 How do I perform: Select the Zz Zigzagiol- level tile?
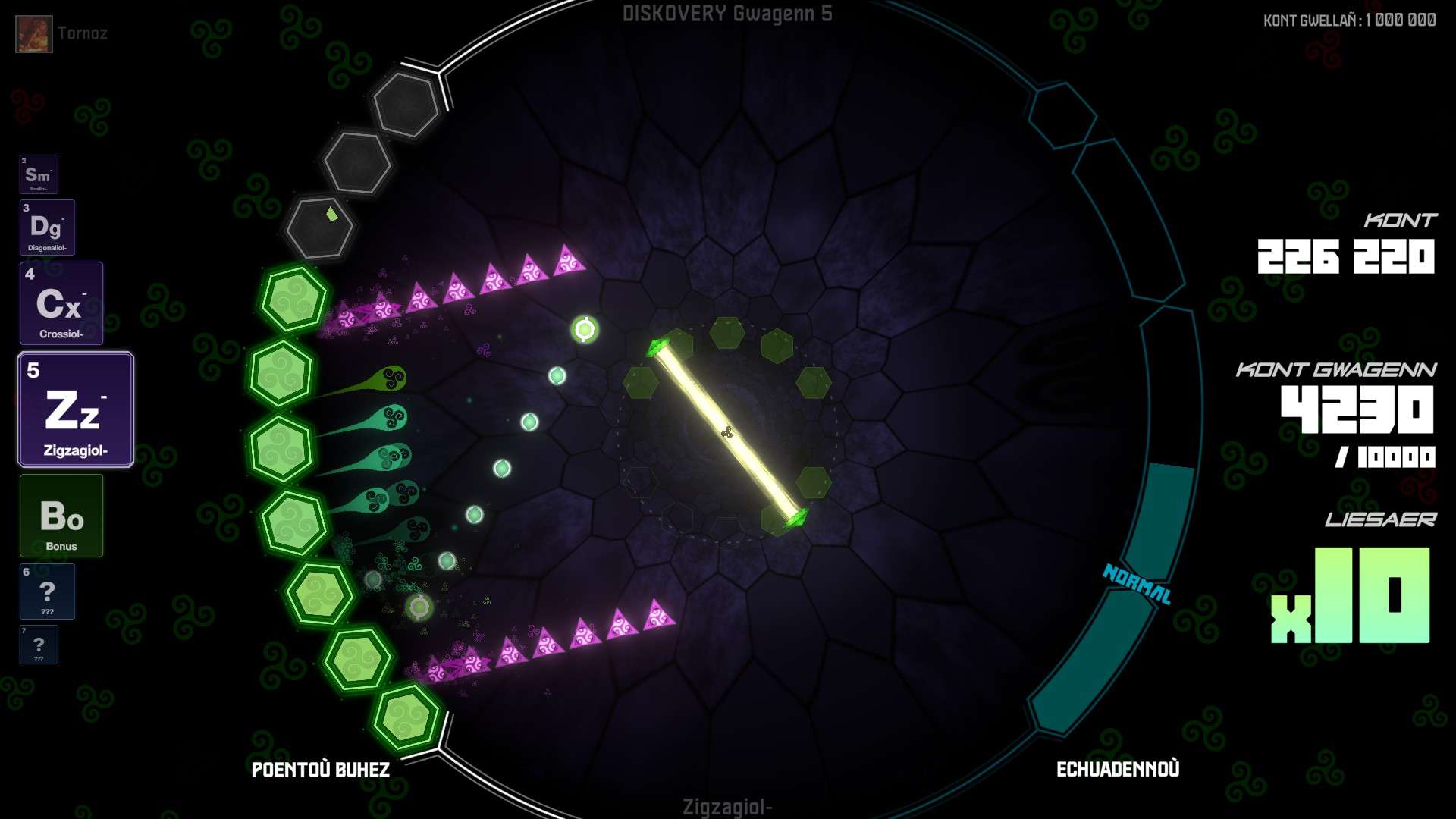pyautogui.click(x=76, y=409)
